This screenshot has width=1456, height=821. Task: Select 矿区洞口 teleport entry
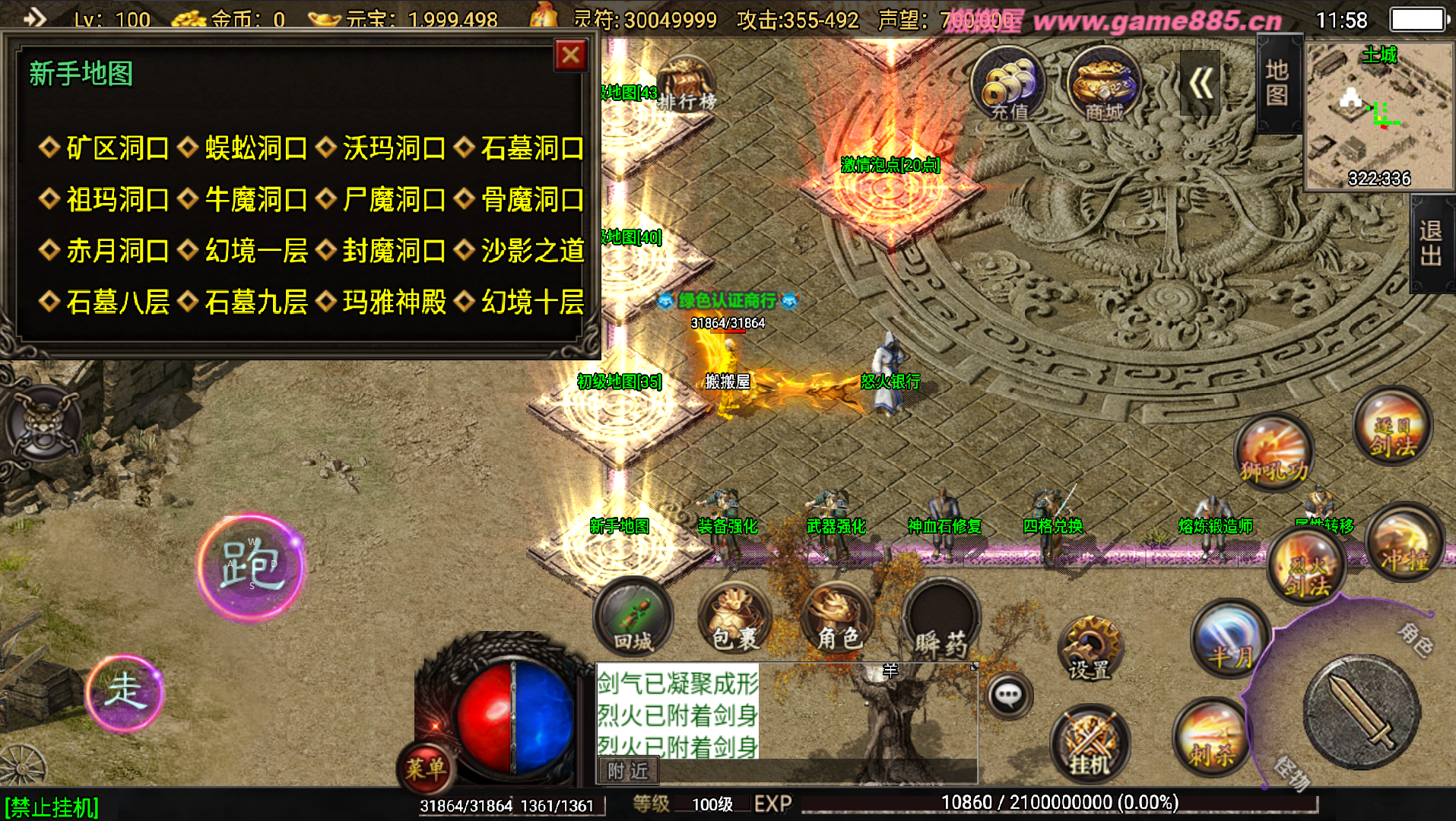[x=117, y=148]
